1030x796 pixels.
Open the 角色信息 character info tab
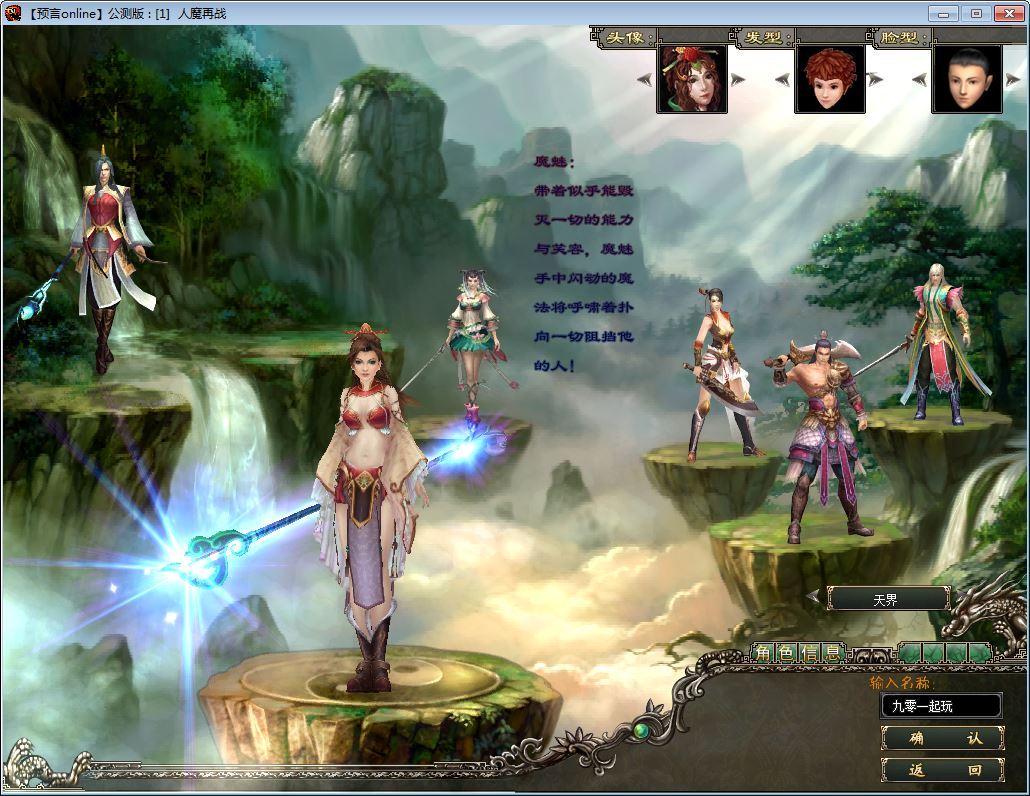click(798, 654)
